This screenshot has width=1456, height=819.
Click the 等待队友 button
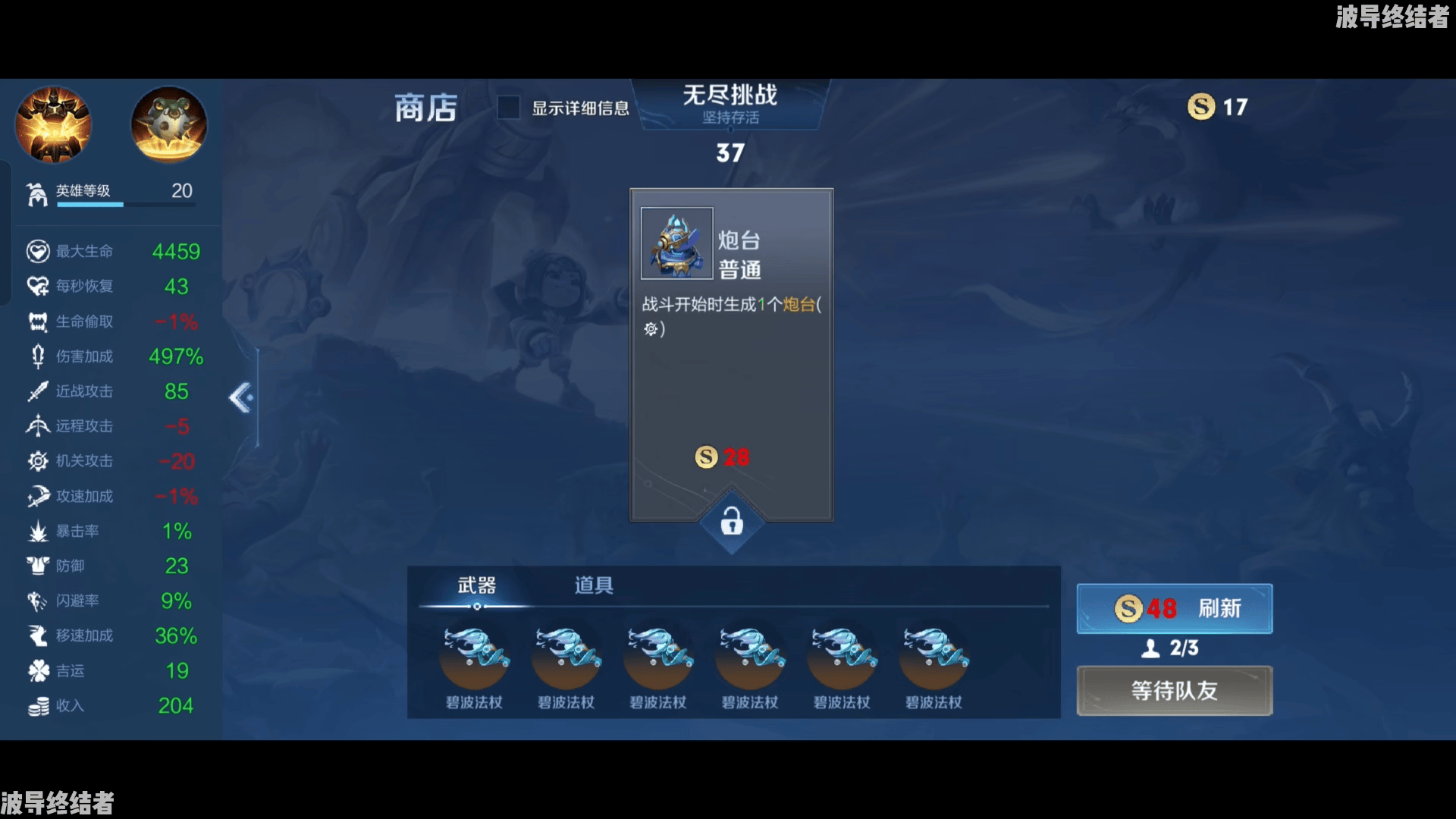(1174, 691)
